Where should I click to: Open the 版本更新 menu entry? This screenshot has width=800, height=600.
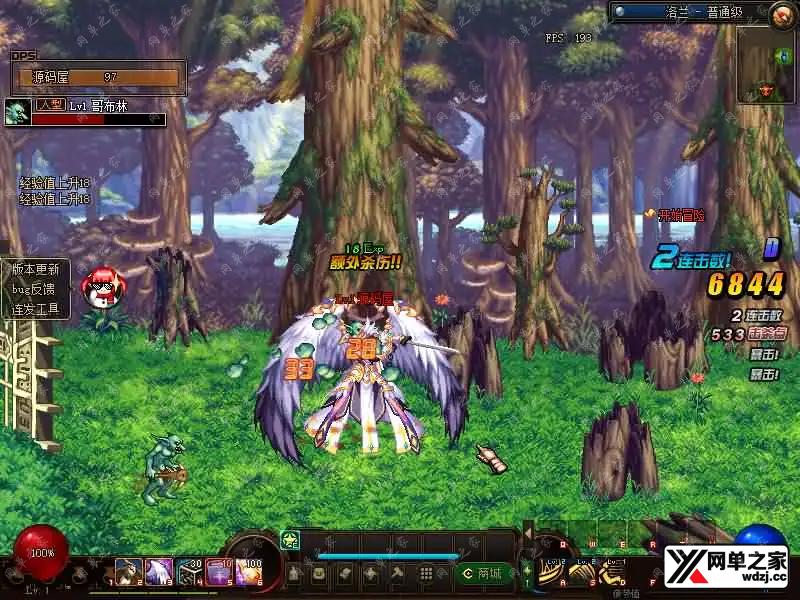click(36, 269)
